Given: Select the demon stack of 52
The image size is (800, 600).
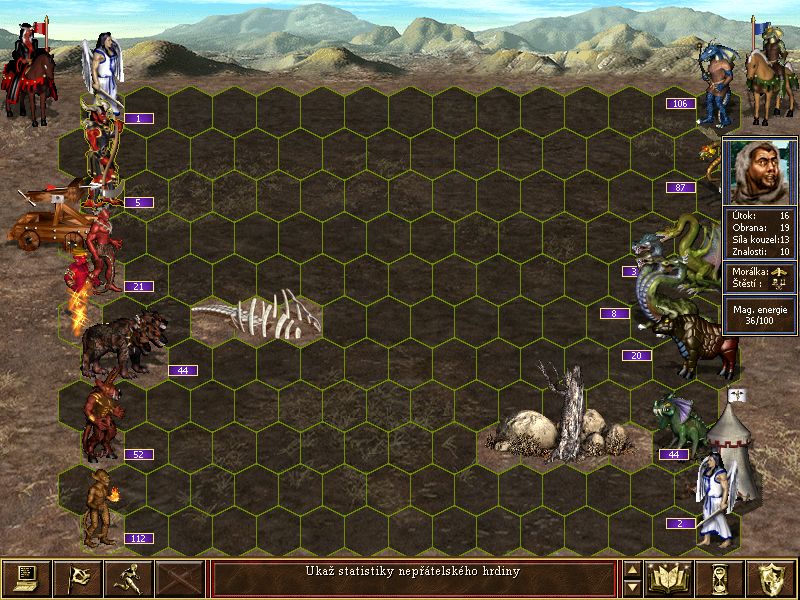Looking at the screenshot, I should (x=103, y=418).
